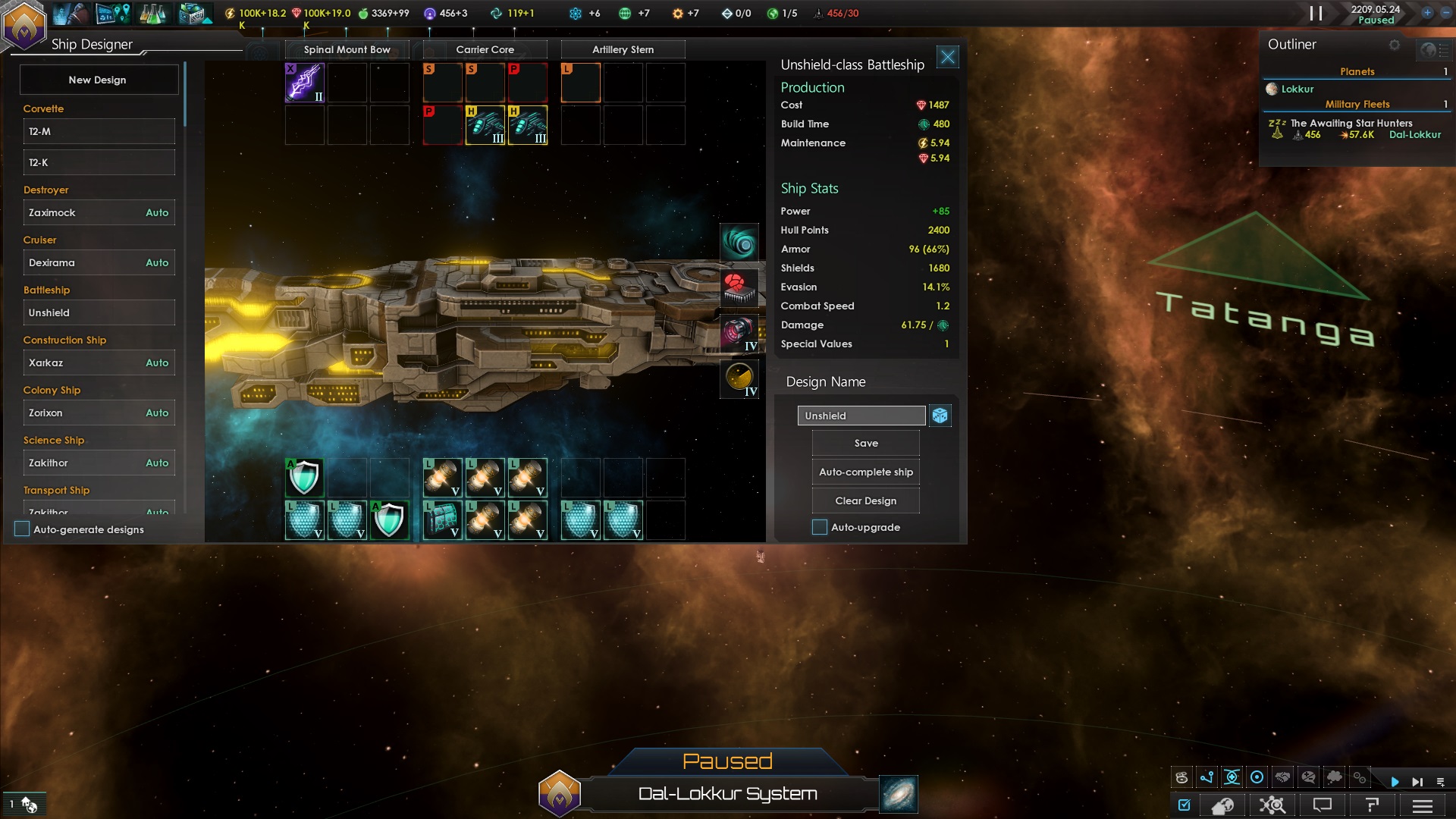Open the Dexirama cruiser design
Screen dimensions: 1456x819
coord(99,262)
